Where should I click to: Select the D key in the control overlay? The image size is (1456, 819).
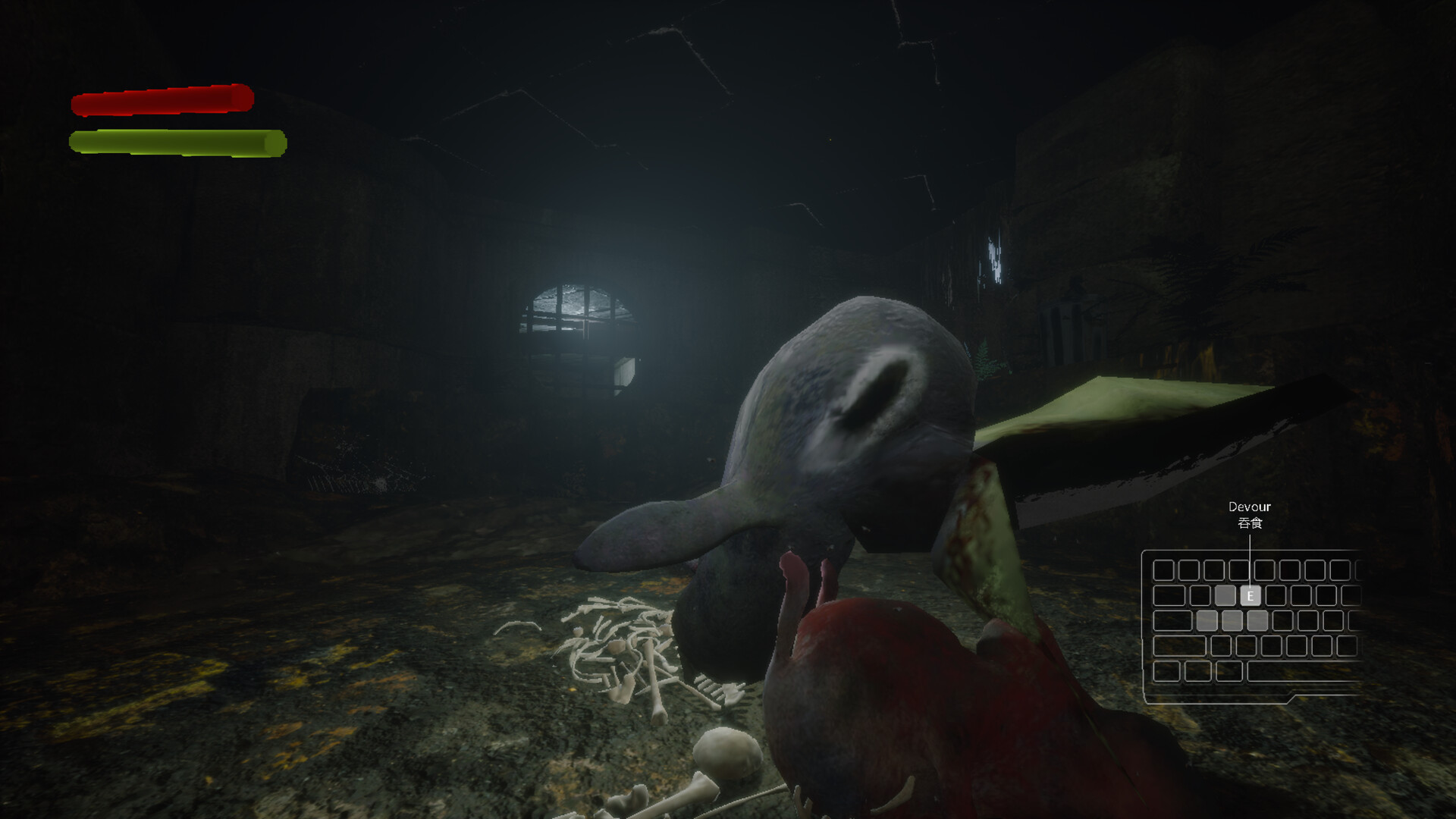click(1257, 620)
